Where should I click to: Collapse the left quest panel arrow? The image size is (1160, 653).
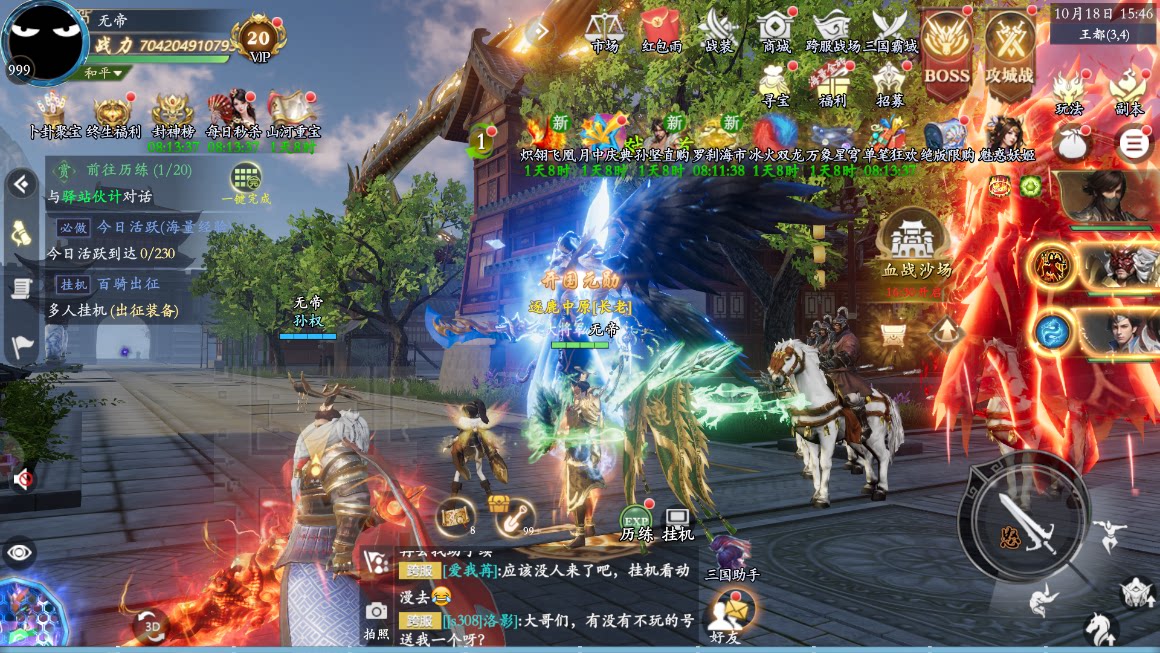(x=21, y=184)
